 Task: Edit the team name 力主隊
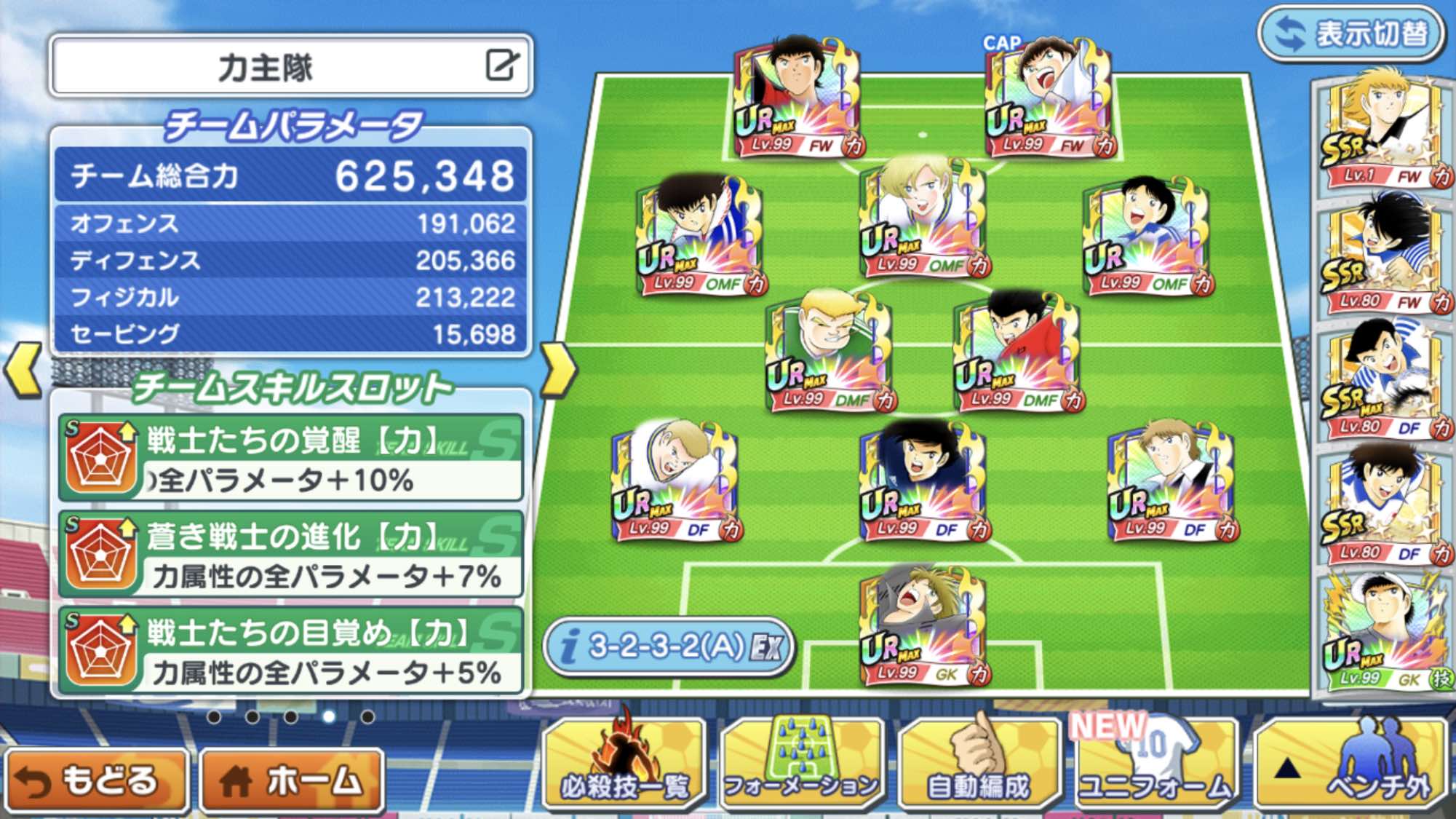tap(502, 66)
